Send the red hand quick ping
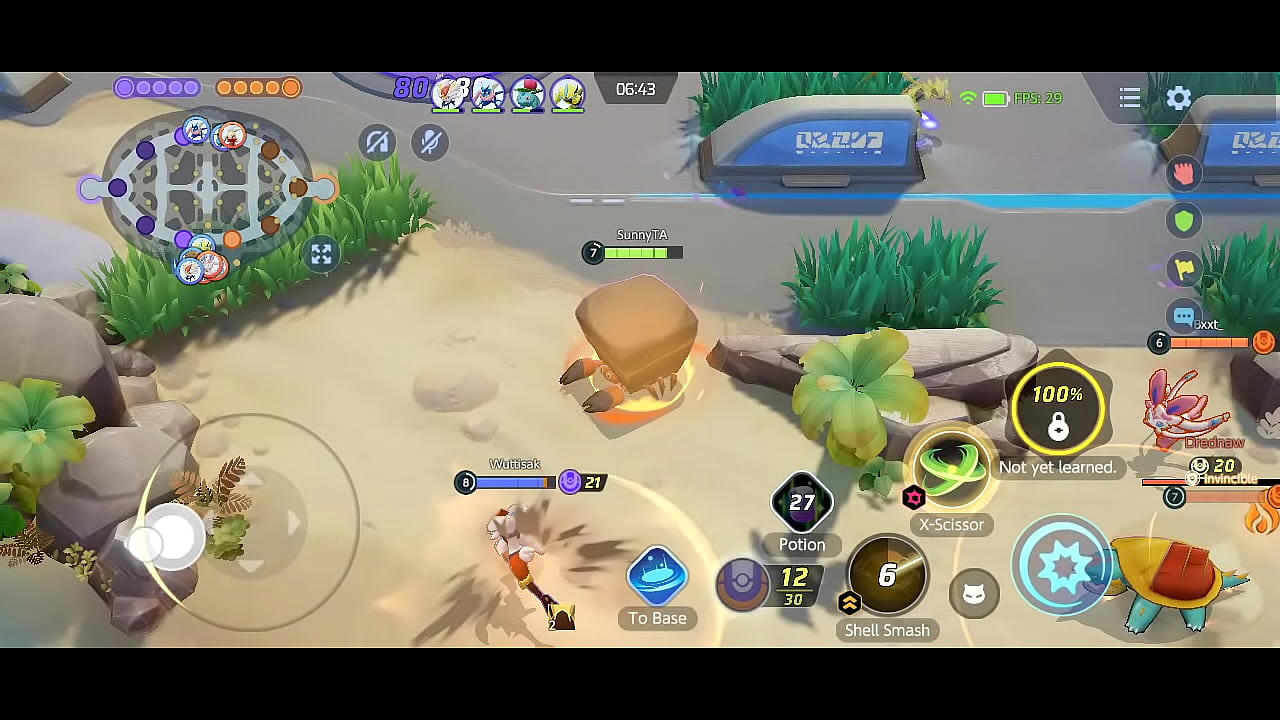 [x=1184, y=173]
